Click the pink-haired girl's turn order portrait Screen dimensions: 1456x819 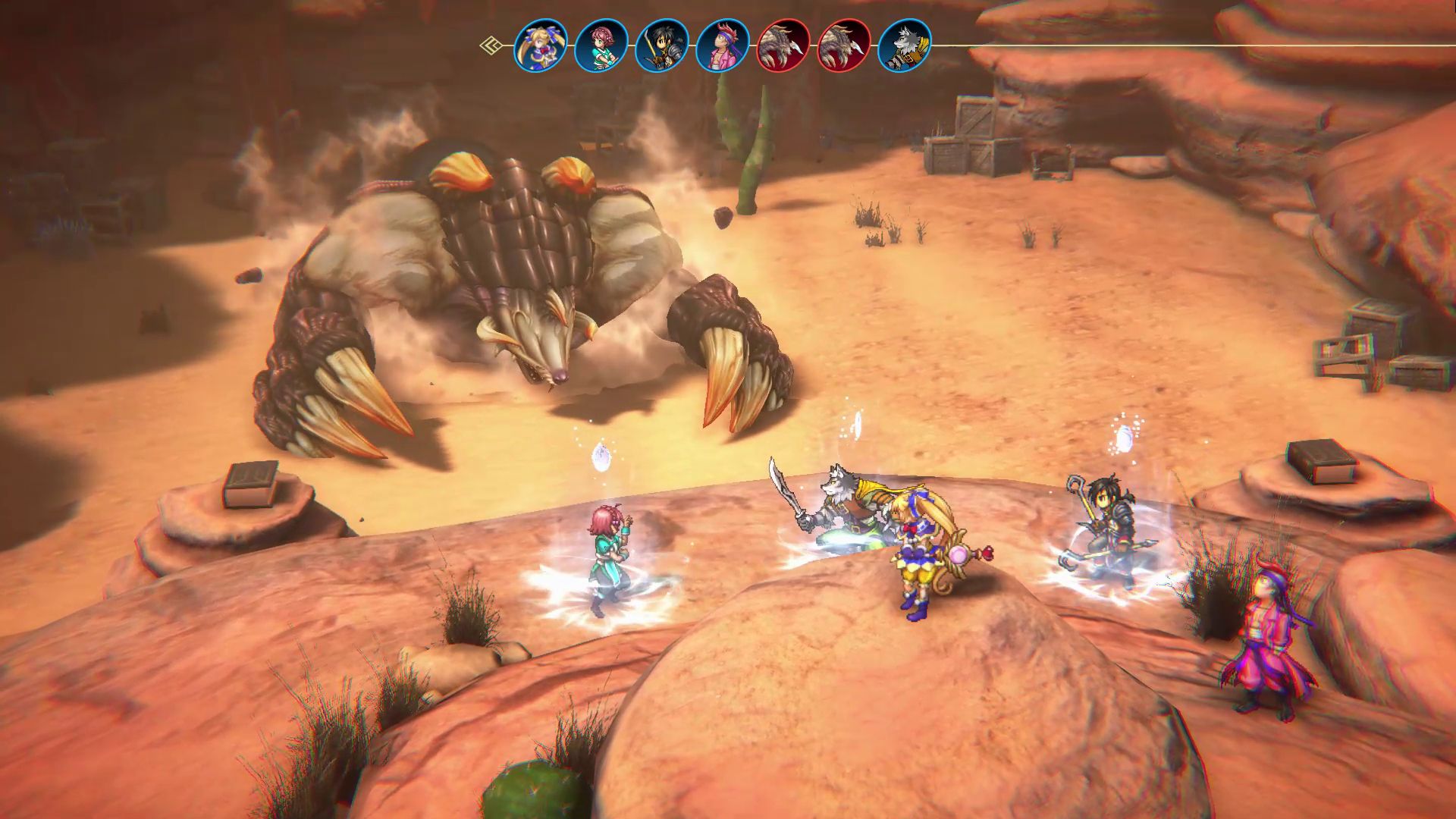(x=601, y=45)
